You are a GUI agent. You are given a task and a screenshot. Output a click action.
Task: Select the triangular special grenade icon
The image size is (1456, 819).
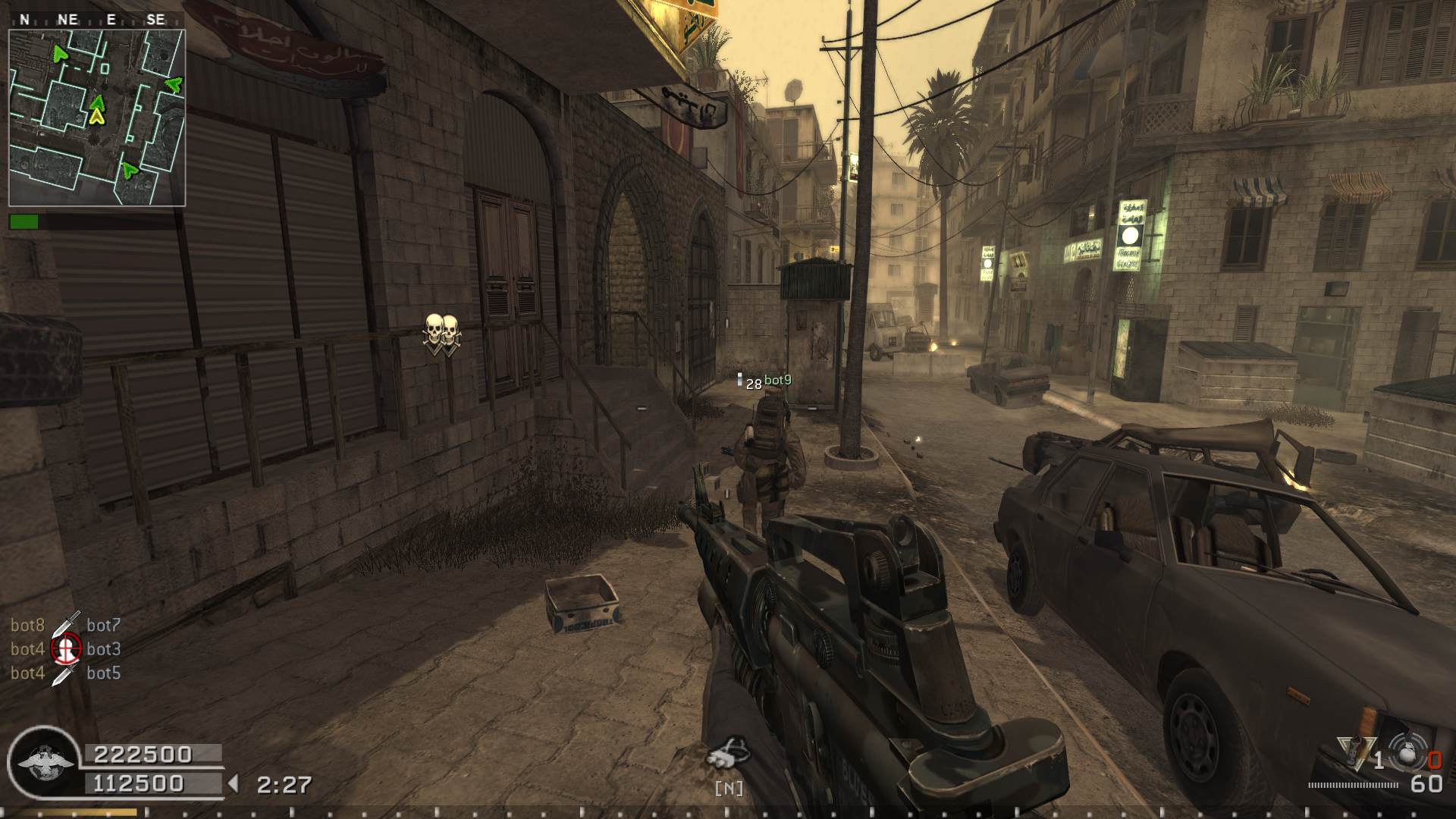[x=1351, y=754]
